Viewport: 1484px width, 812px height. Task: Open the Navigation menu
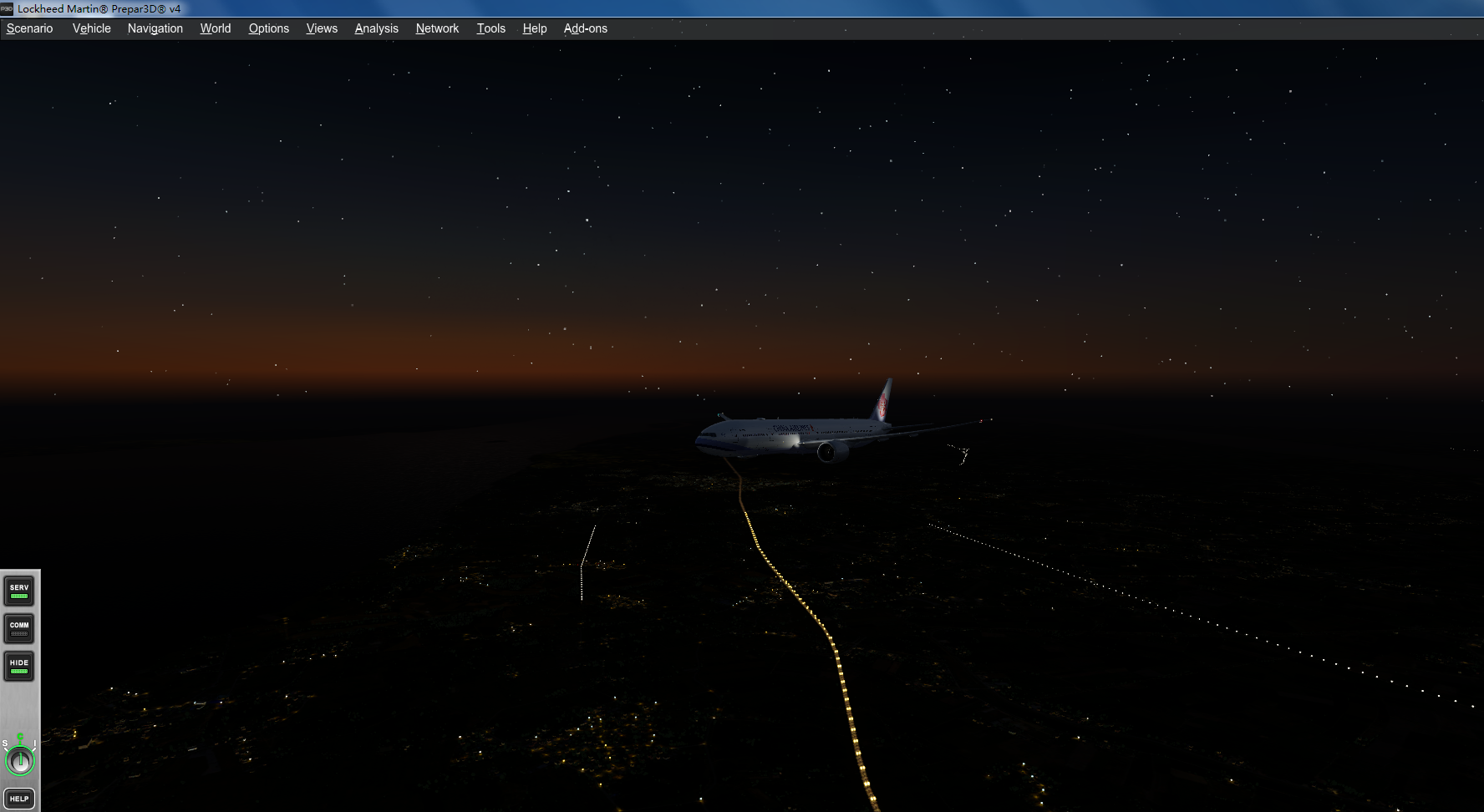(155, 28)
